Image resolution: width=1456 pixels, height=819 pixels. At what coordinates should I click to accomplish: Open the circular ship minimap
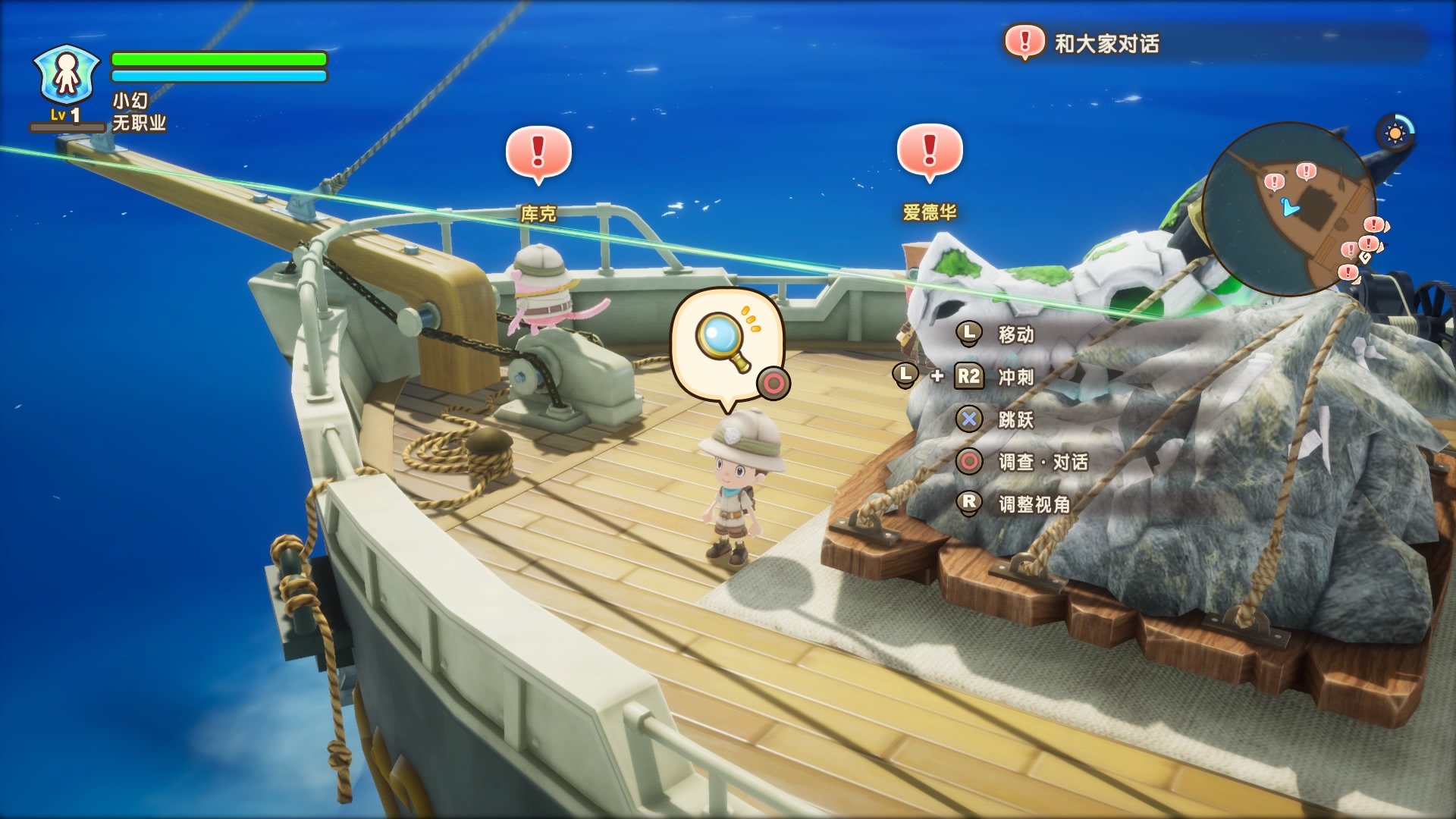1288,209
